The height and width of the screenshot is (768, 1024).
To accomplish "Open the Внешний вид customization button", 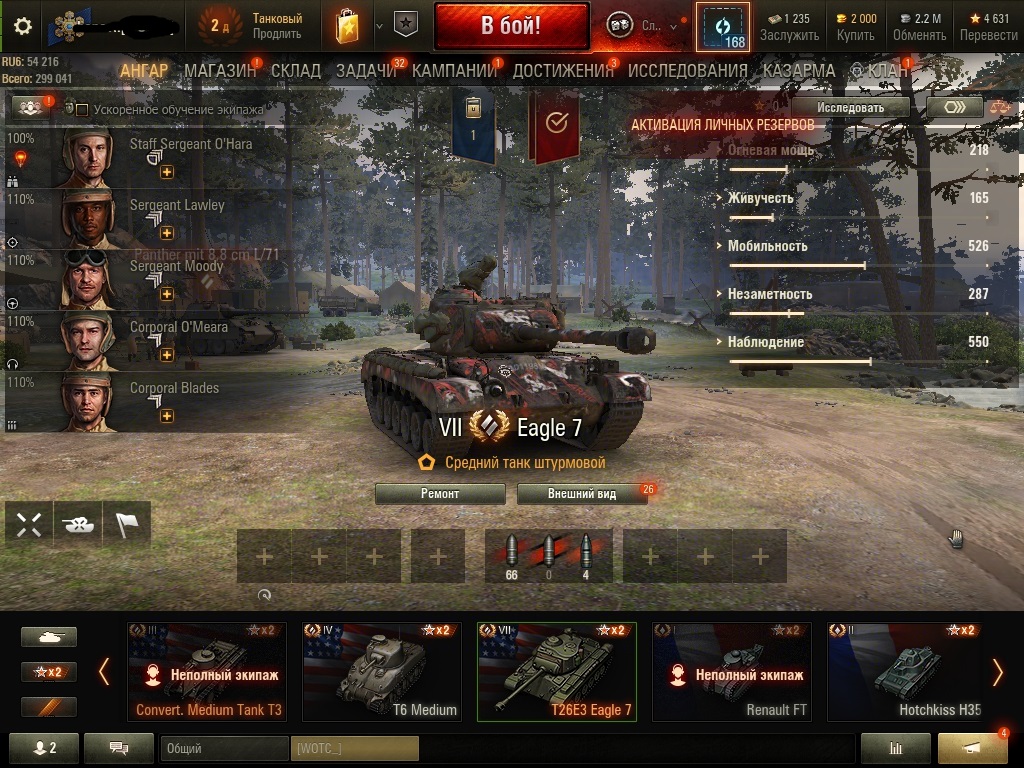I will (x=581, y=494).
